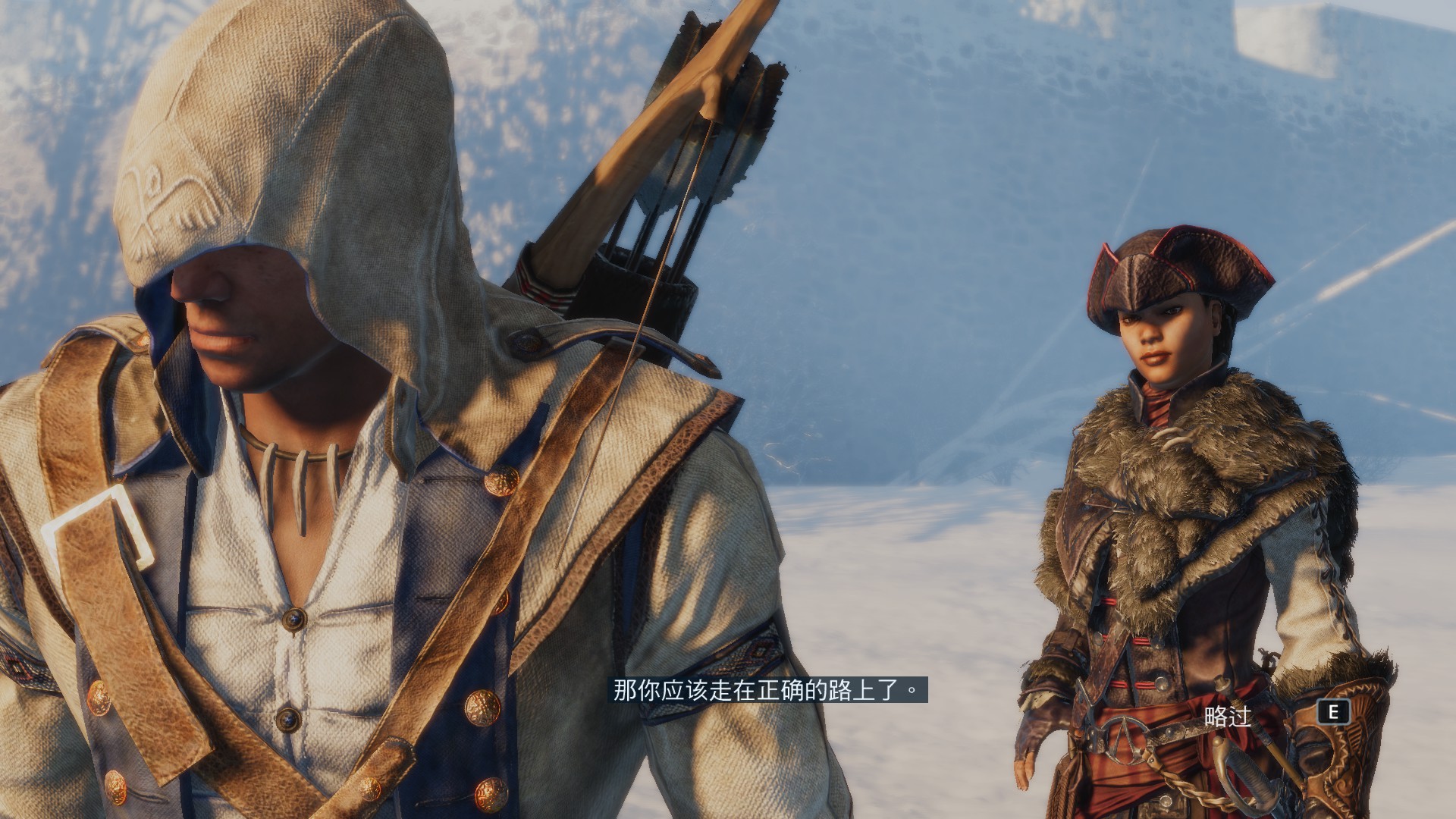The height and width of the screenshot is (819, 1456).
Task: Skip the cutscene using the 略过 label
Action: [x=1227, y=716]
